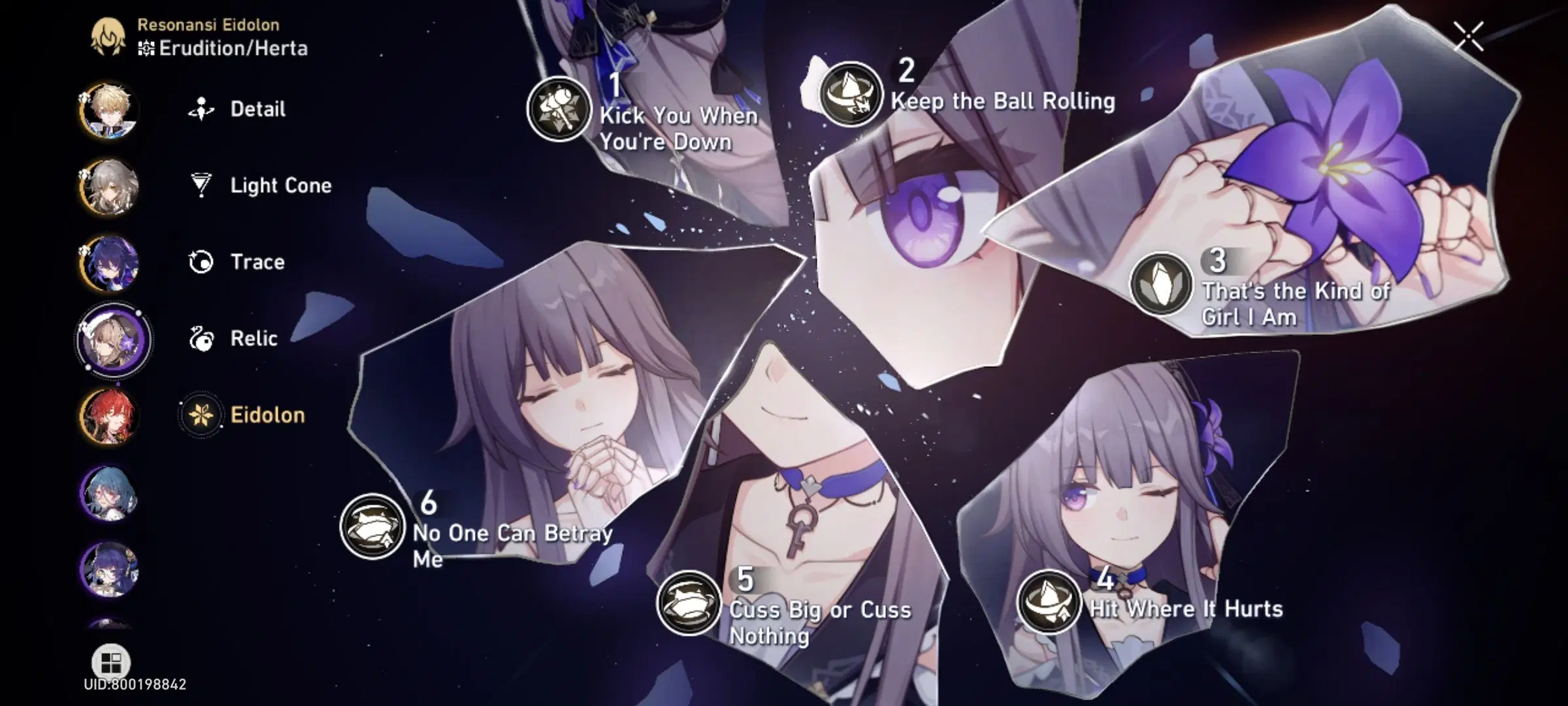Screen dimensions: 1568x706
Task: Select the blonde character portrait at top
Action: [x=111, y=110]
